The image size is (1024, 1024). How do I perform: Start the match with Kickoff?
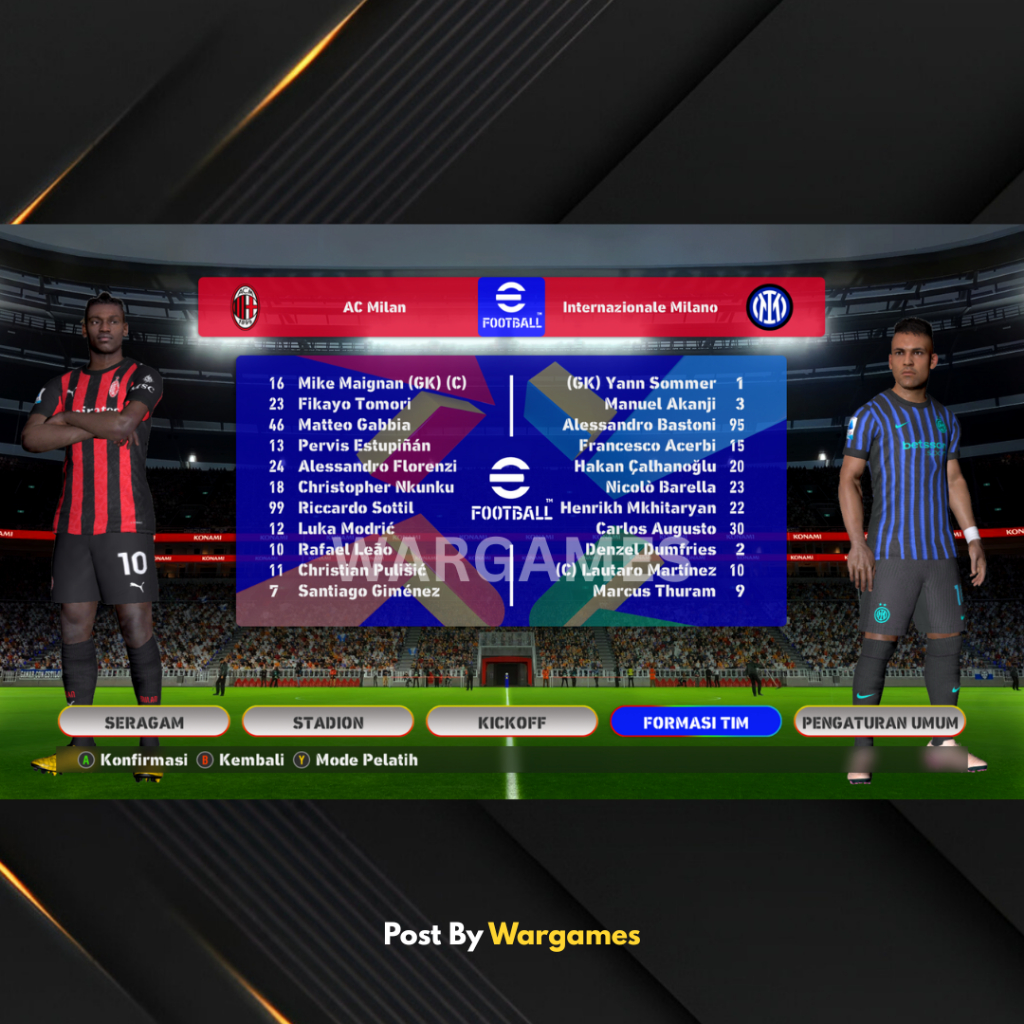tap(512, 722)
